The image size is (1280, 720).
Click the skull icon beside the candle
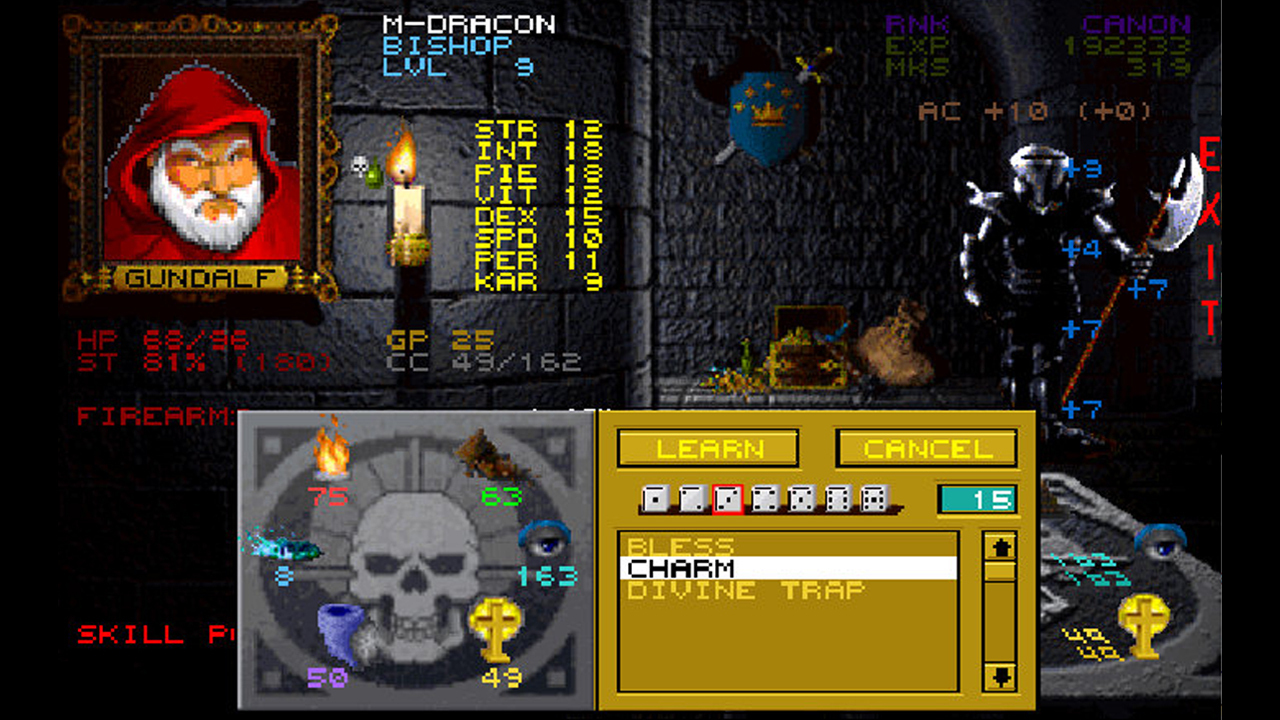(358, 165)
